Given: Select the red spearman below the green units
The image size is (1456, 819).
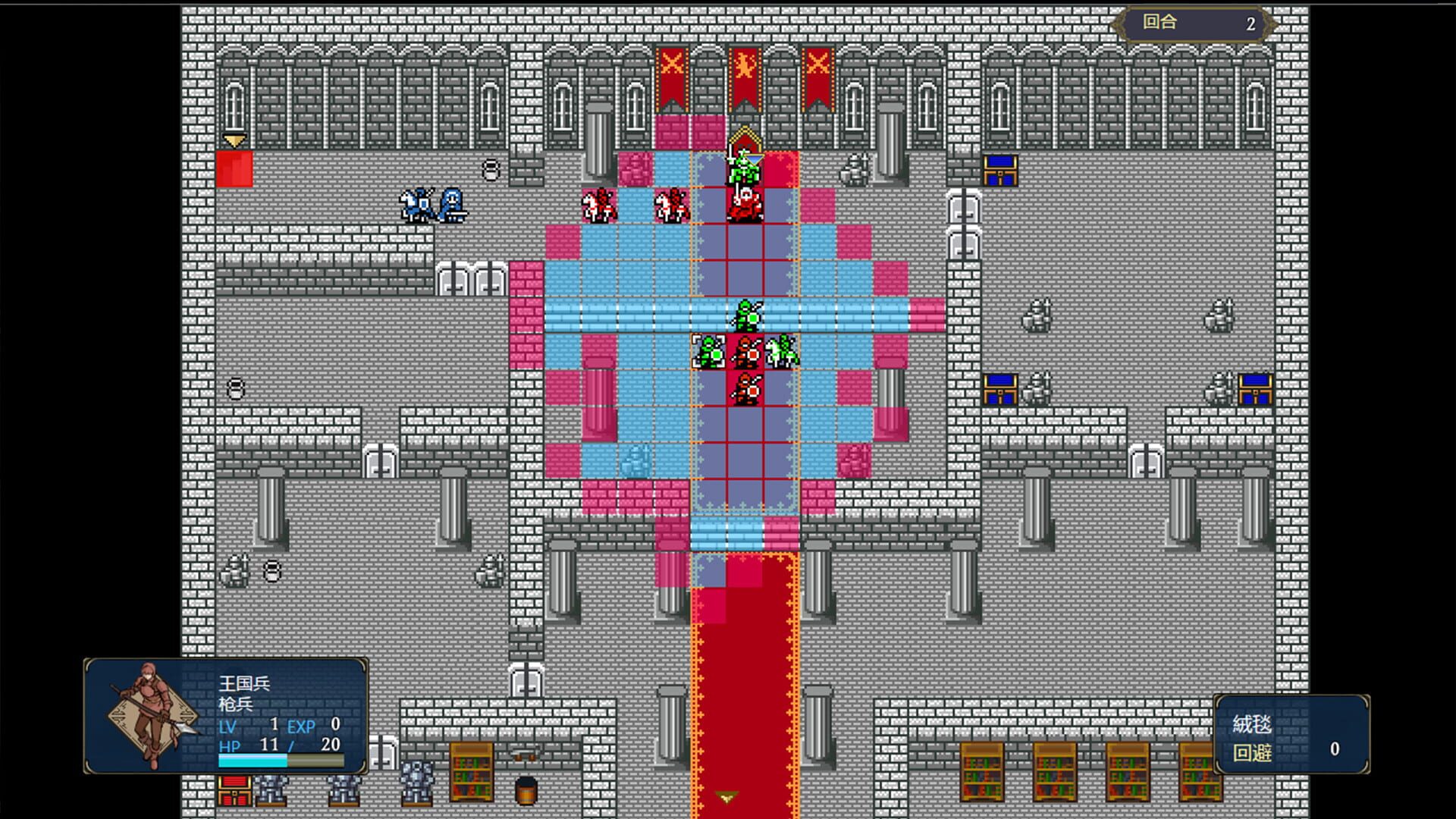Looking at the screenshot, I should pos(747,391).
